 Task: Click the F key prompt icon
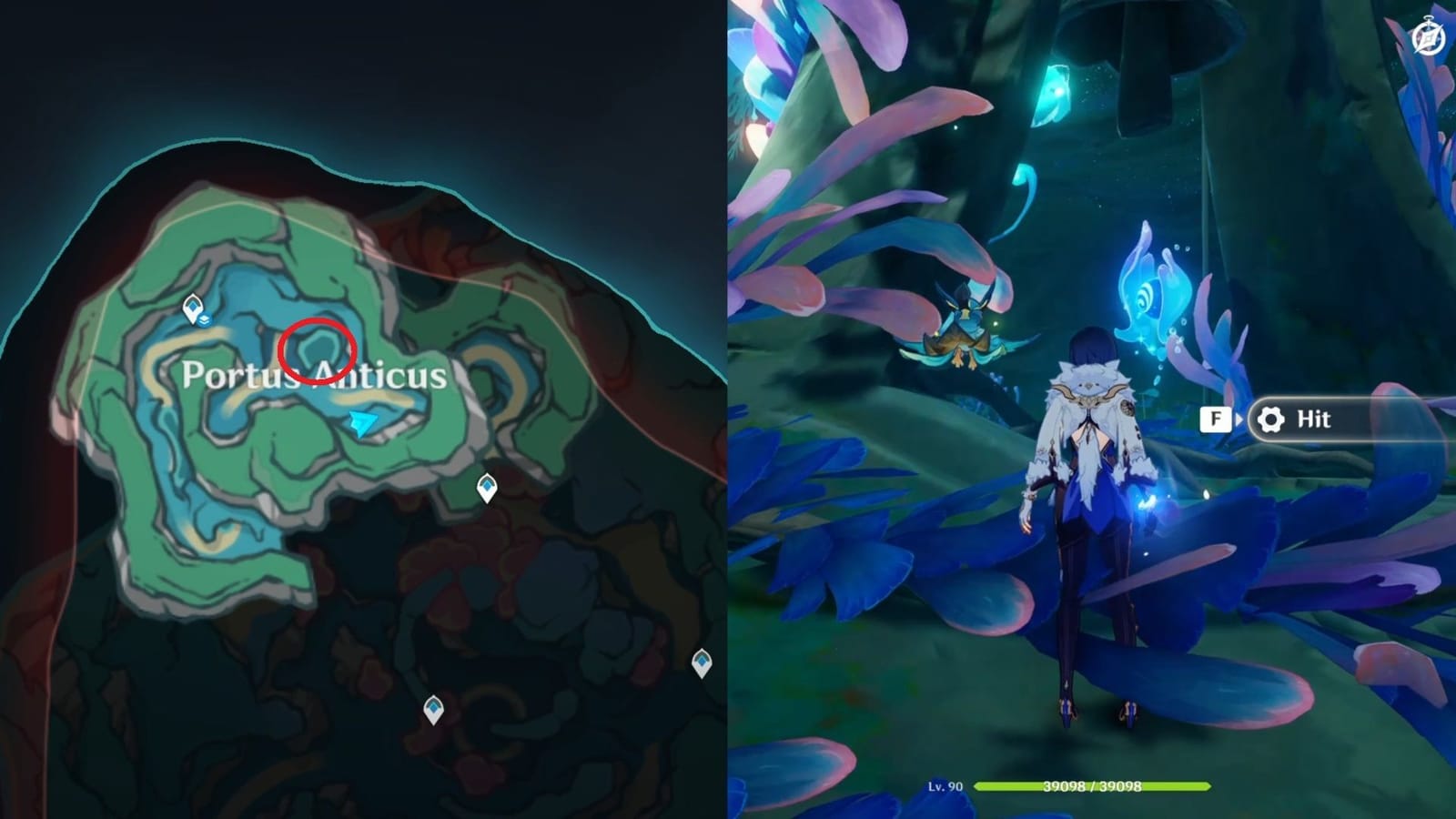(x=1215, y=420)
